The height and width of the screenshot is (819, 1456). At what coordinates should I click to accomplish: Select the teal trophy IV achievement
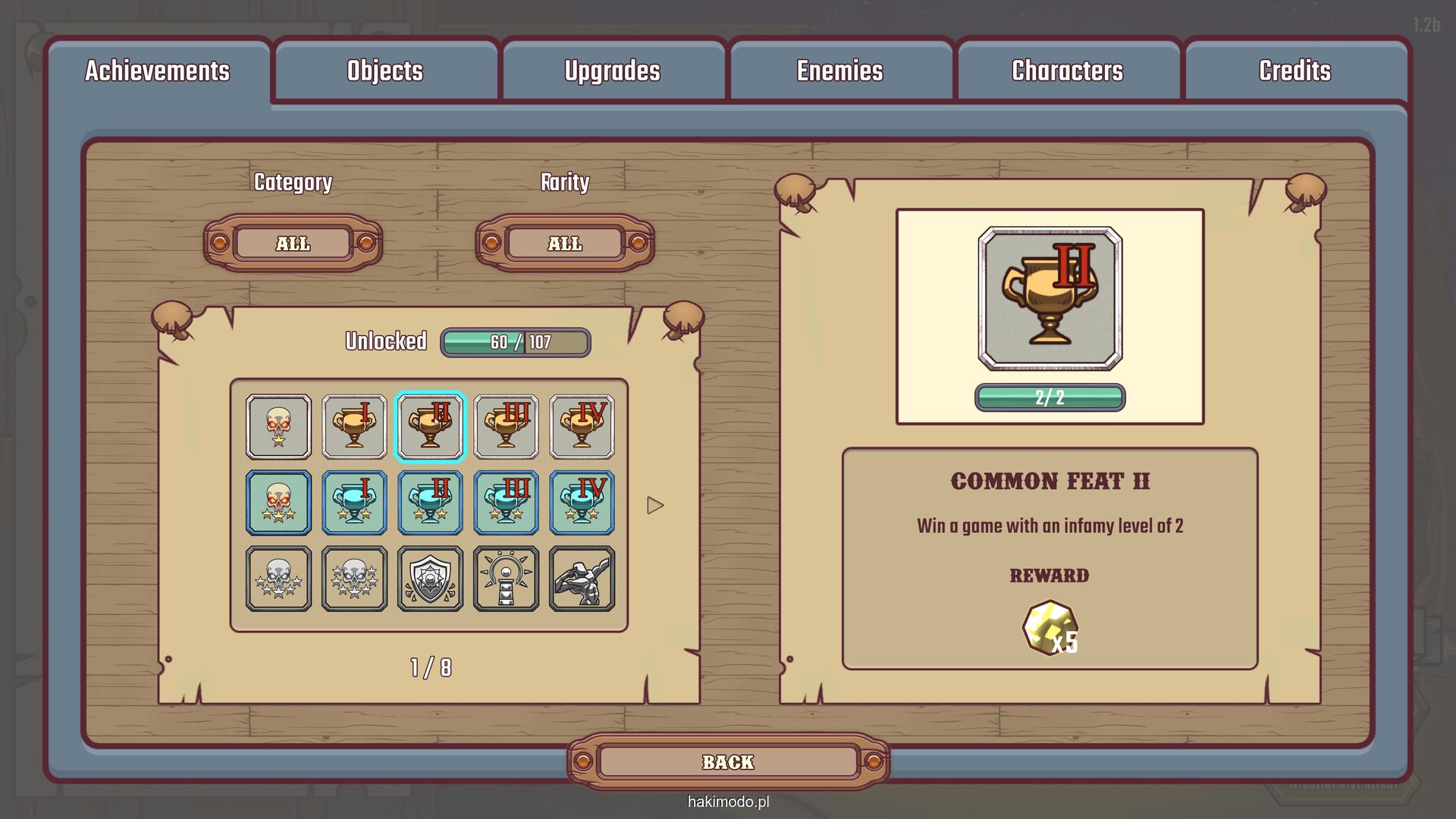click(582, 503)
